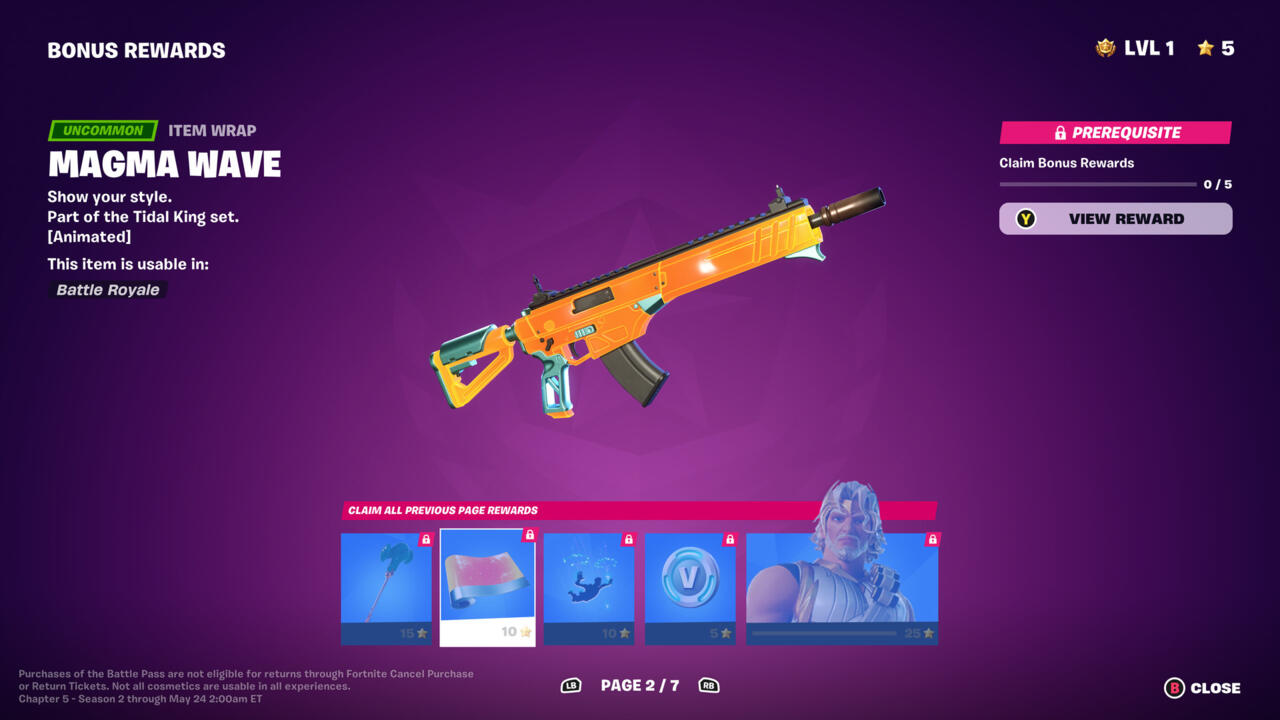
Task: Select the pickaxe reward tile
Action: point(386,588)
